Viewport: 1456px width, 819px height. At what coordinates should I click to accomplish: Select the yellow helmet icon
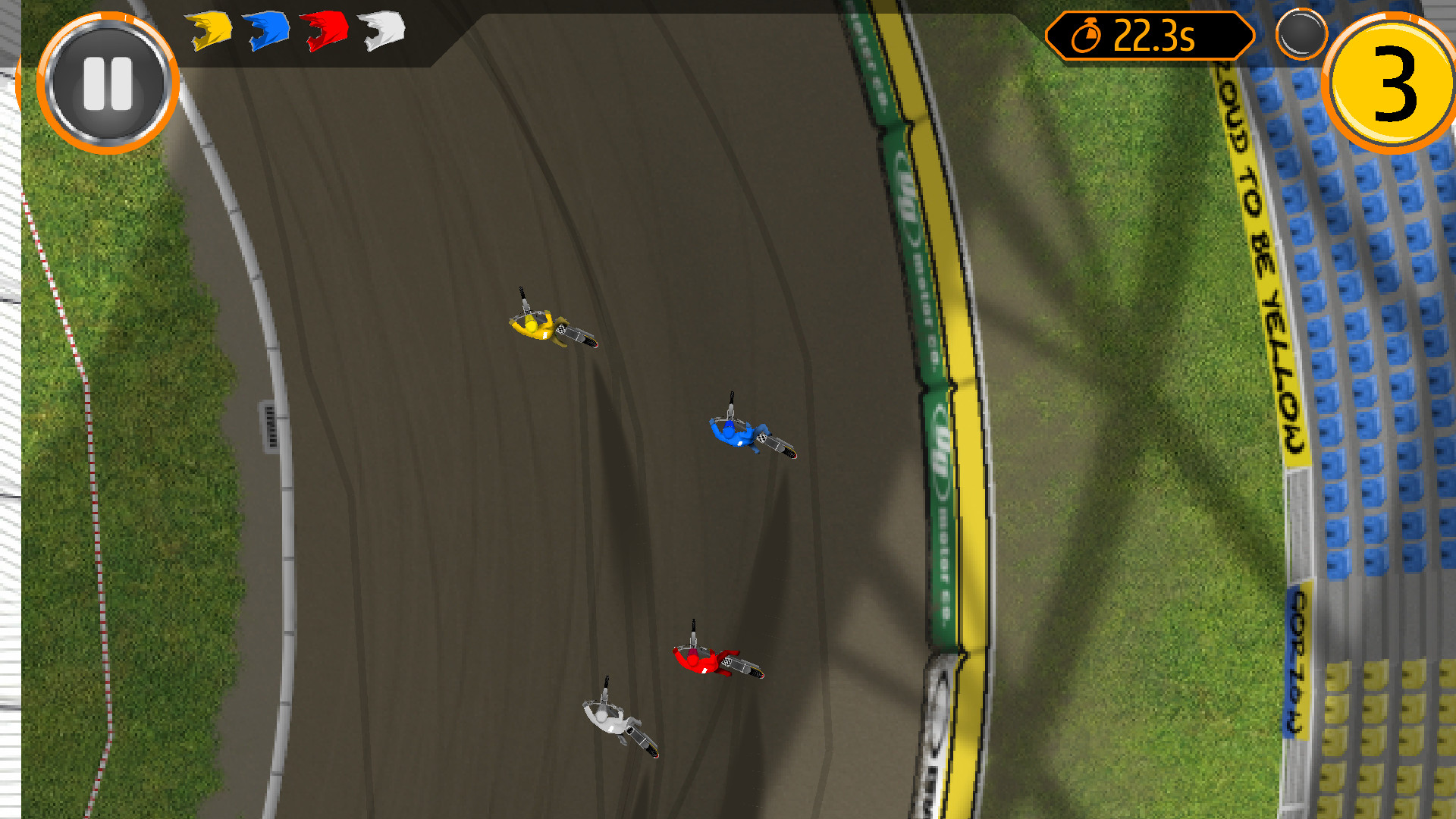click(209, 32)
